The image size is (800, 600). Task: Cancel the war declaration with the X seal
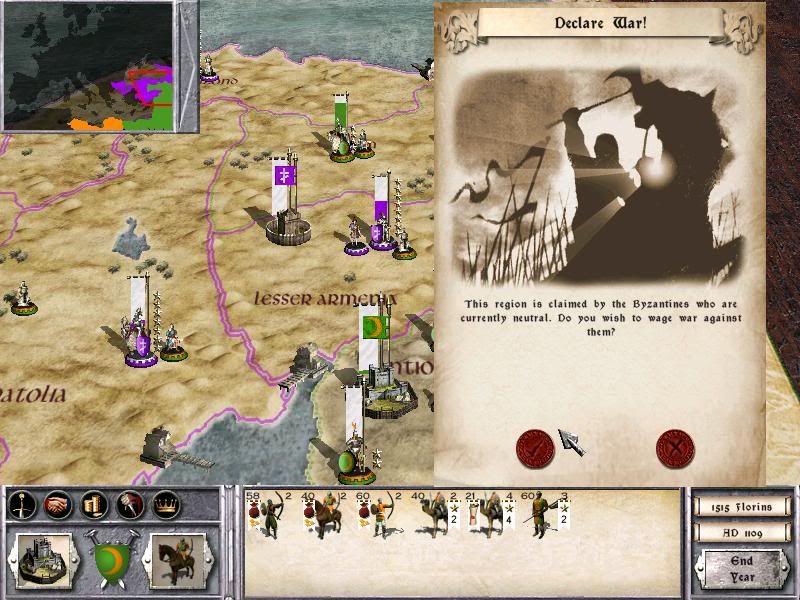675,448
